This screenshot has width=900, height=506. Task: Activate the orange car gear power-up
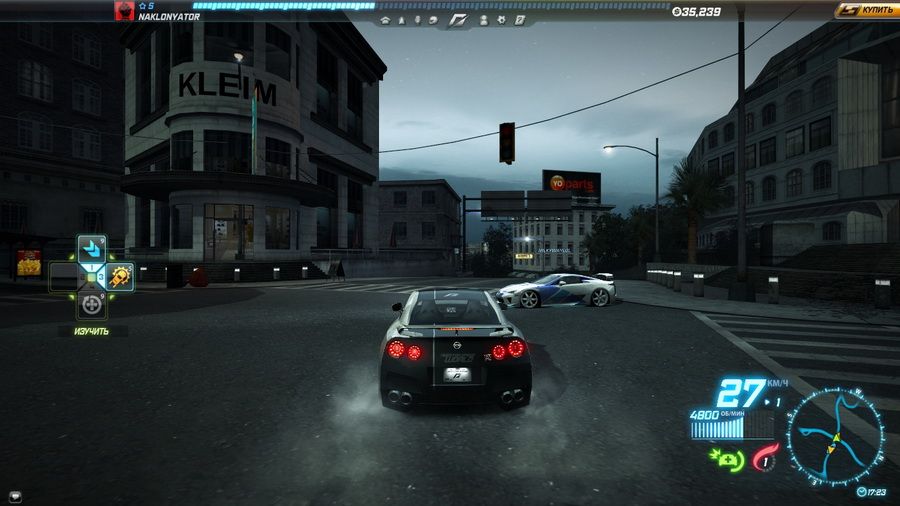pyautogui.click(x=120, y=276)
